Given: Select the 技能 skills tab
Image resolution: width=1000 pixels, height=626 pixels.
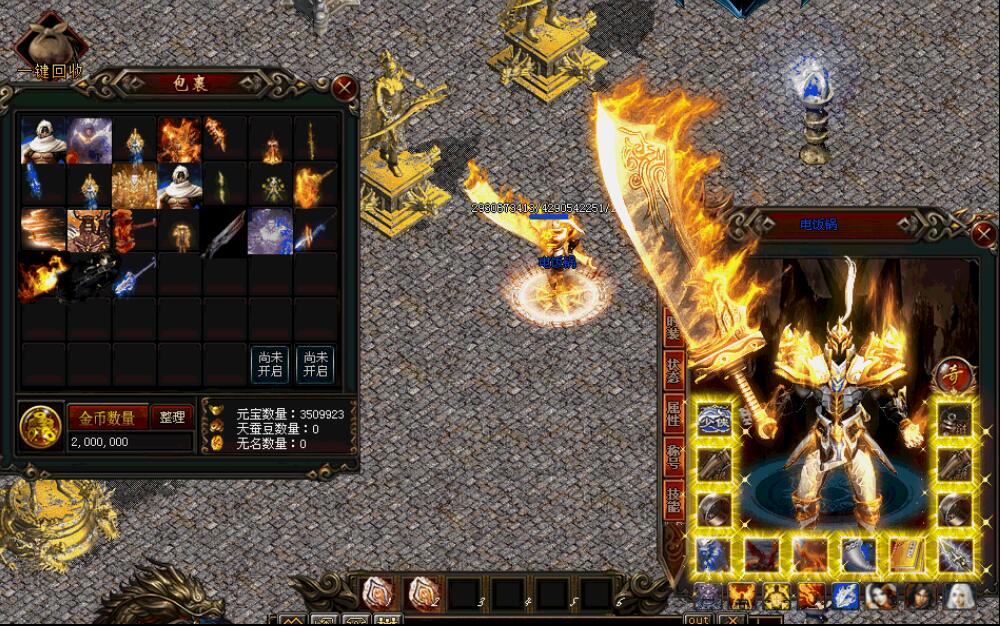Looking at the screenshot, I should pyautogui.click(x=674, y=500).
